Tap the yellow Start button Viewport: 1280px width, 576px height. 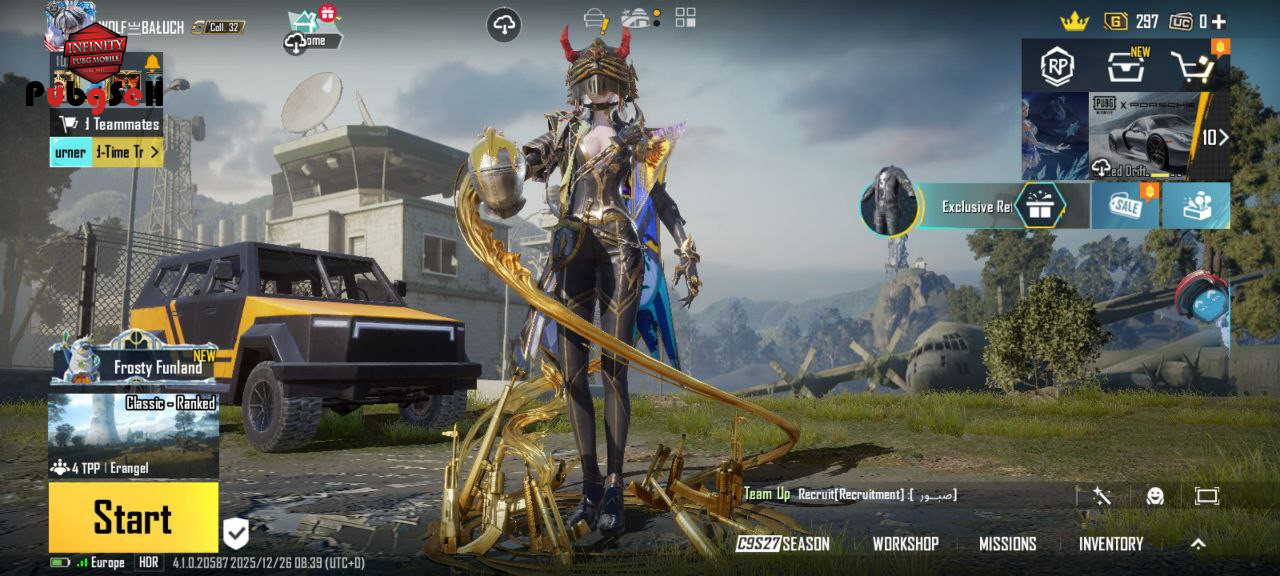[133, 517]
